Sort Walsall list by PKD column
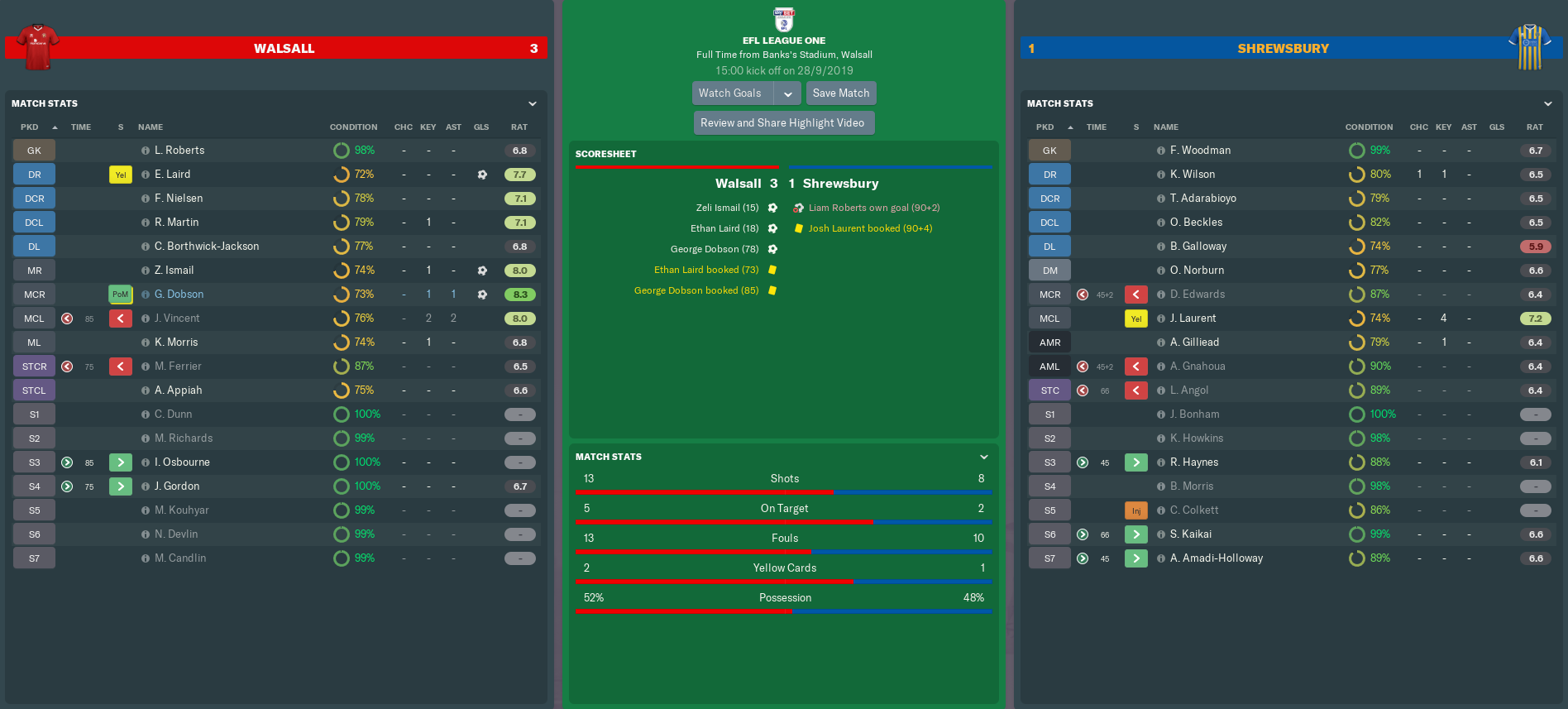 30,127
